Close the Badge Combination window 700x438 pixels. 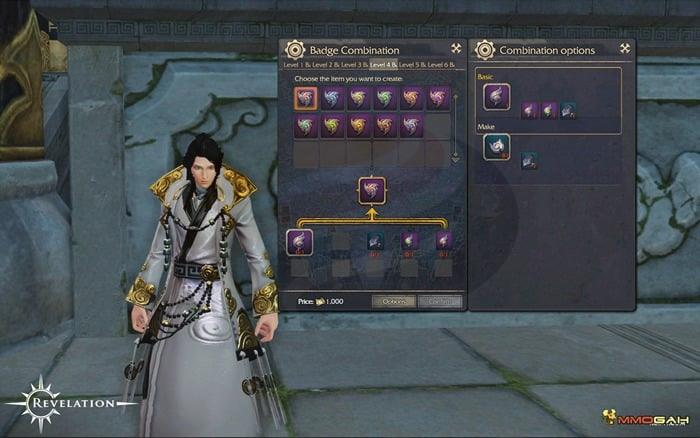[456, 49]
